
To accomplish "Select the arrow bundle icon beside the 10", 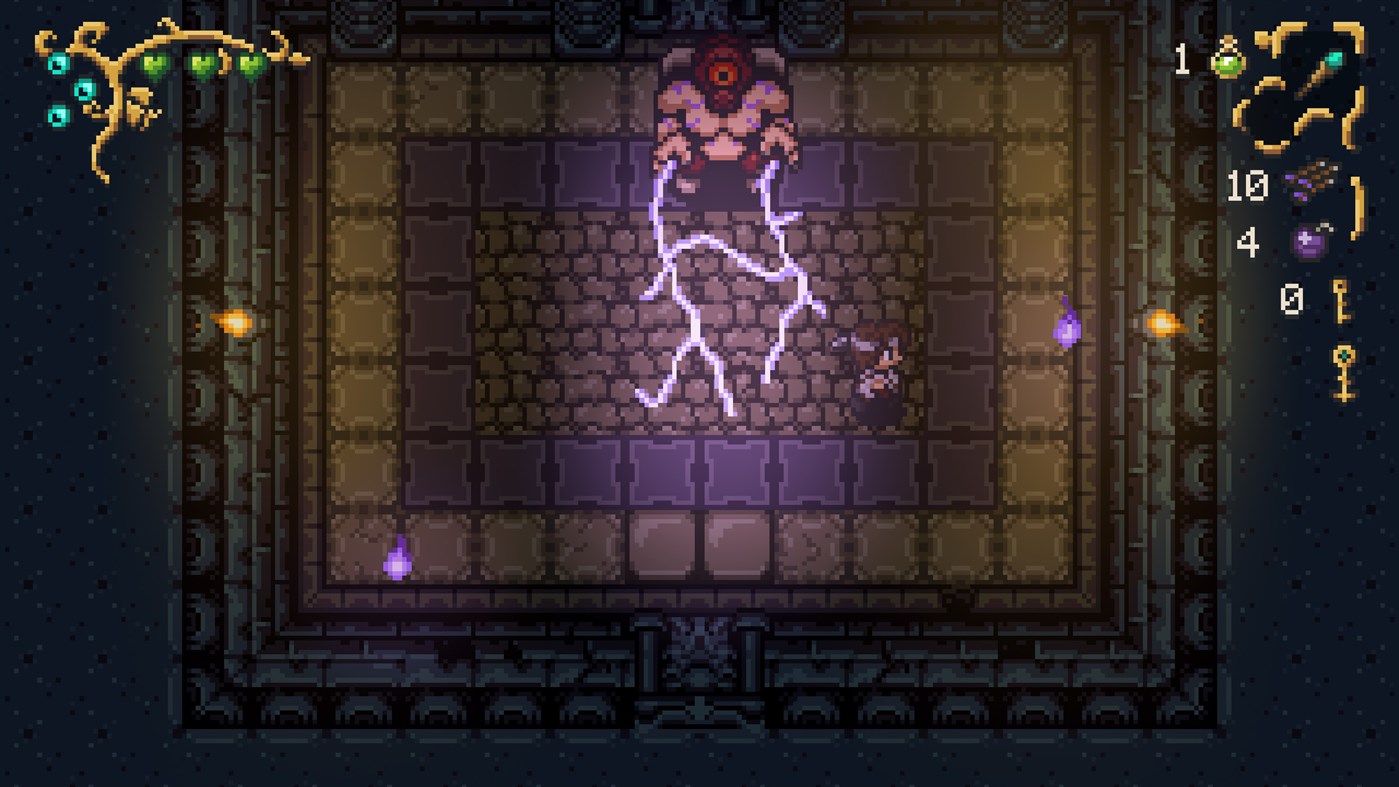I will click(x=1312, y=183).
